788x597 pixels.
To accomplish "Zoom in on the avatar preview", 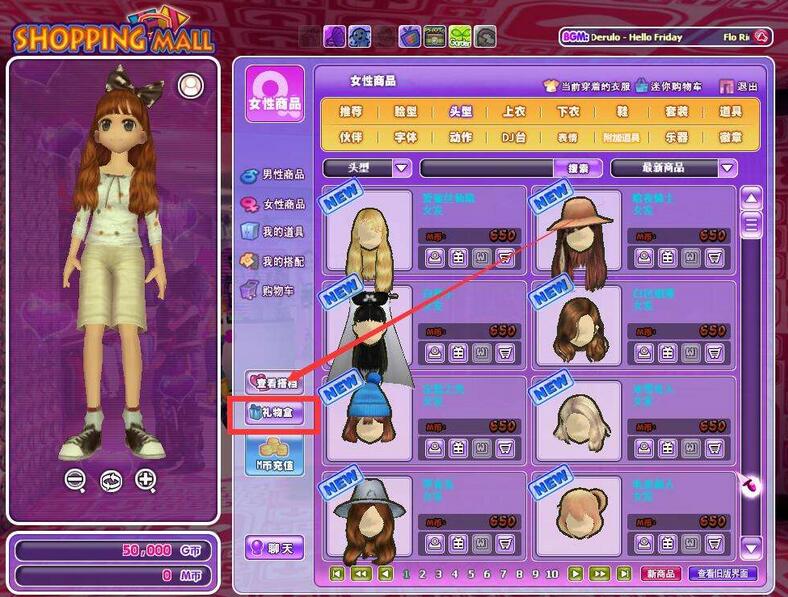I will tap(146, 479).
